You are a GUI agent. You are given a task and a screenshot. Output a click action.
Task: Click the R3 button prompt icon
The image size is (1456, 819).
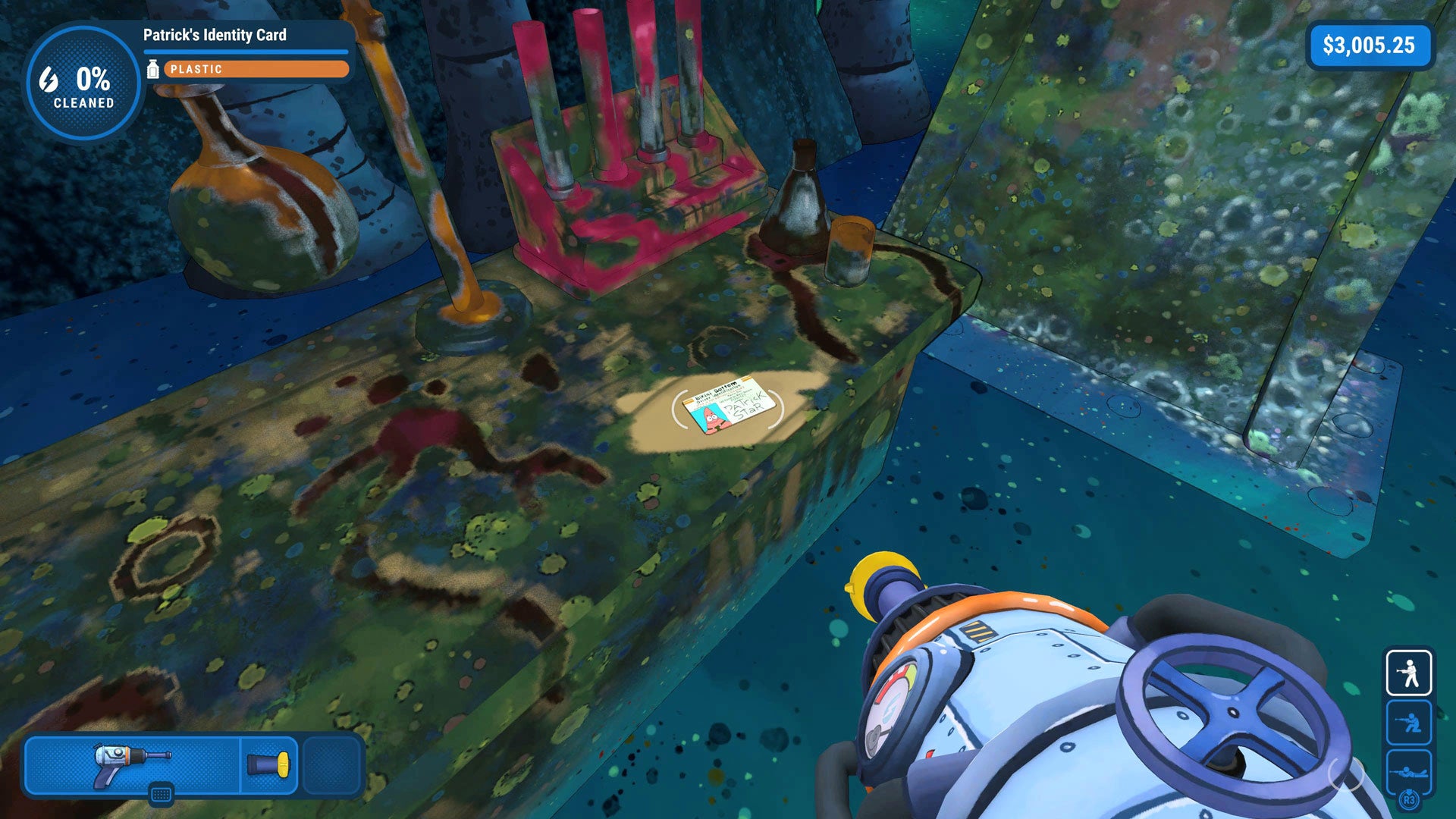1409,798
